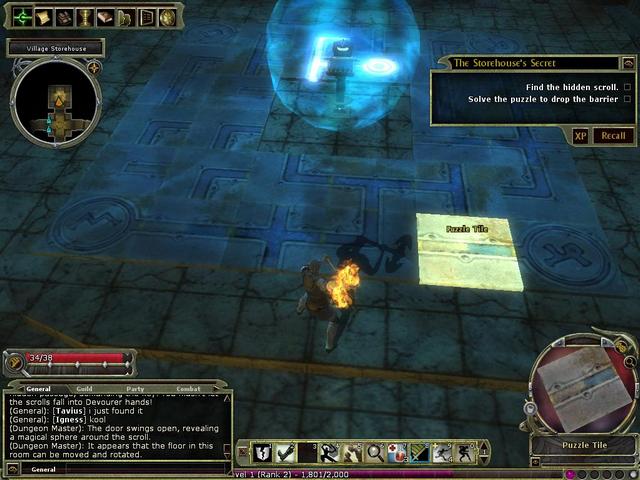
Task: Open the closed book menu icon
Action: click(x=104, y=17)
